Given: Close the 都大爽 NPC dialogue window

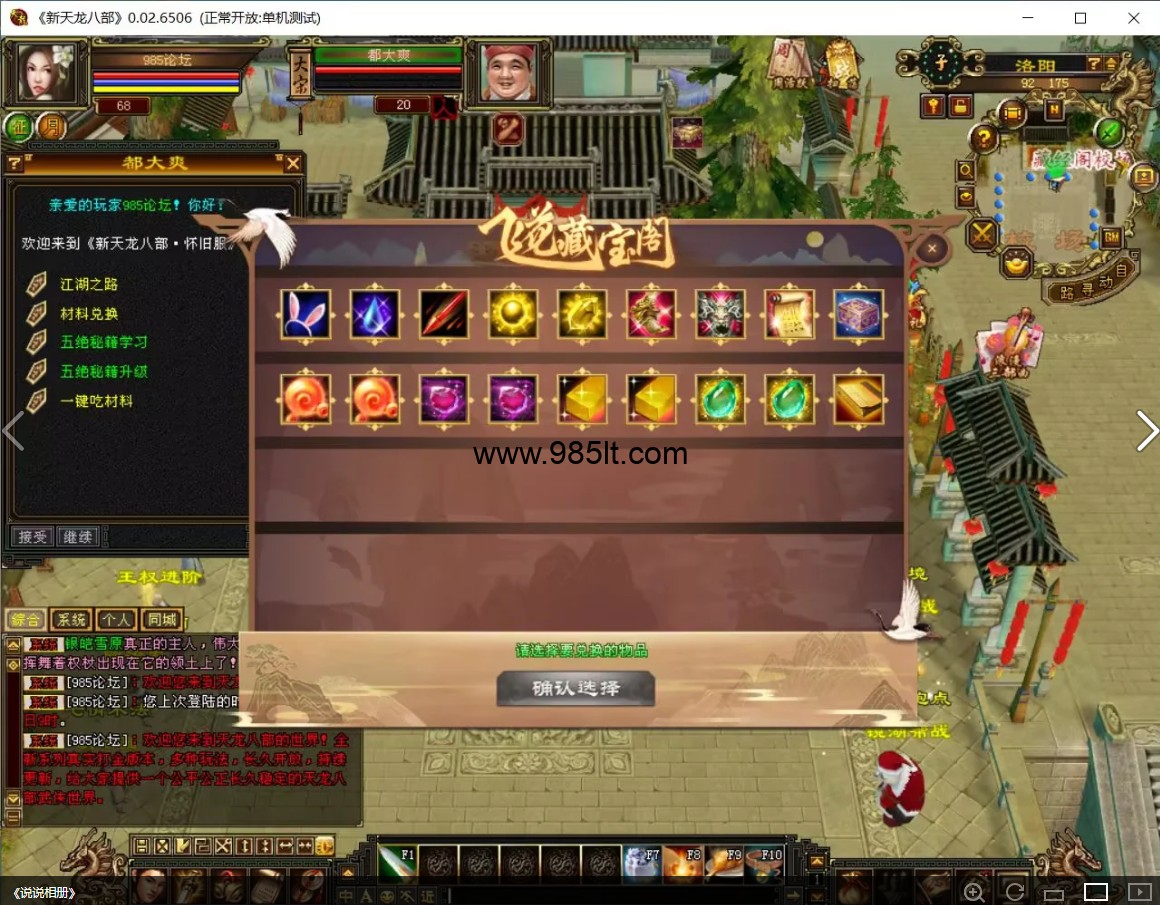Looking at the screenshot, I should (x=293, y=163).
